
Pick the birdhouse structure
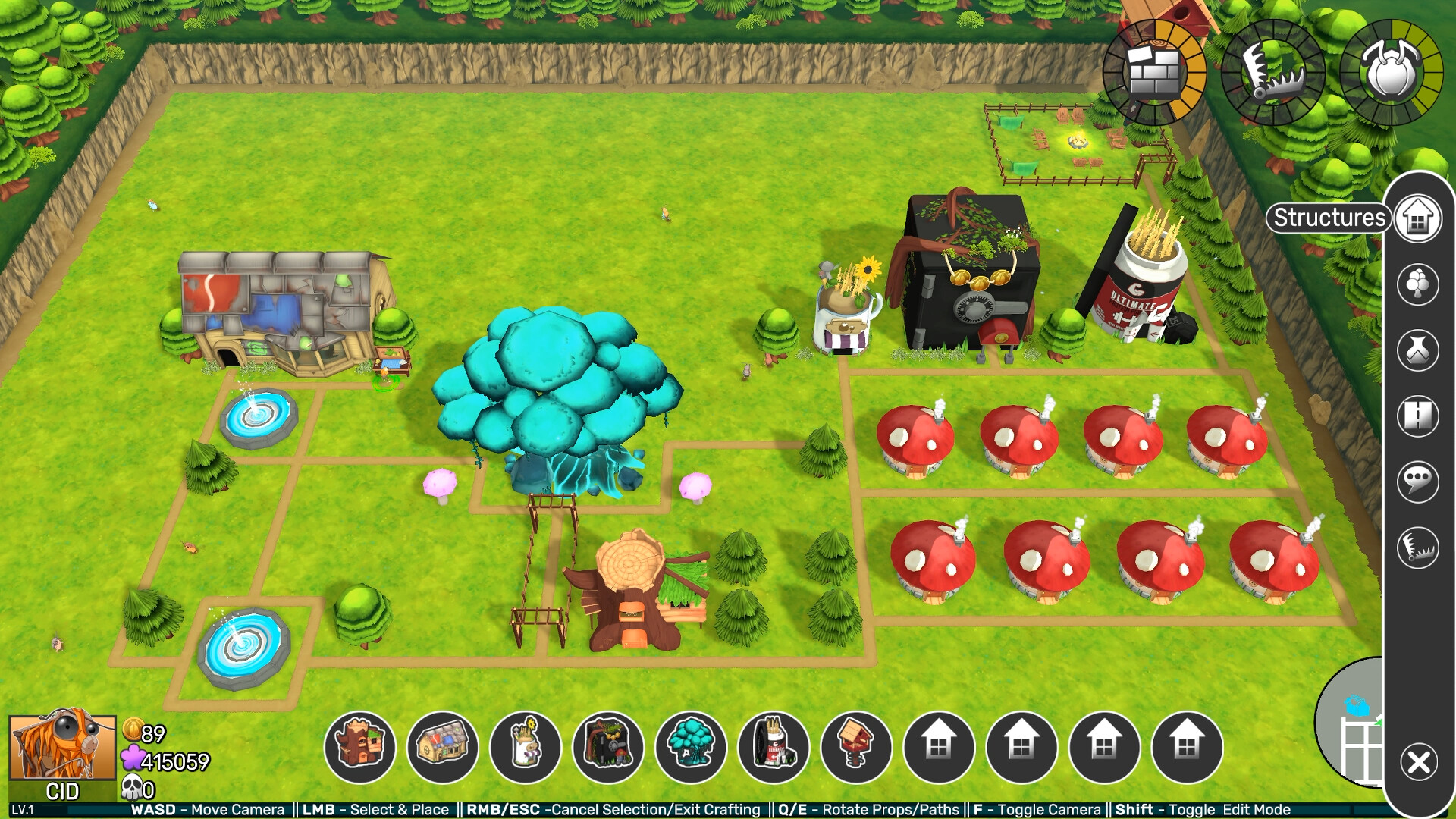(x=858, y=747)
